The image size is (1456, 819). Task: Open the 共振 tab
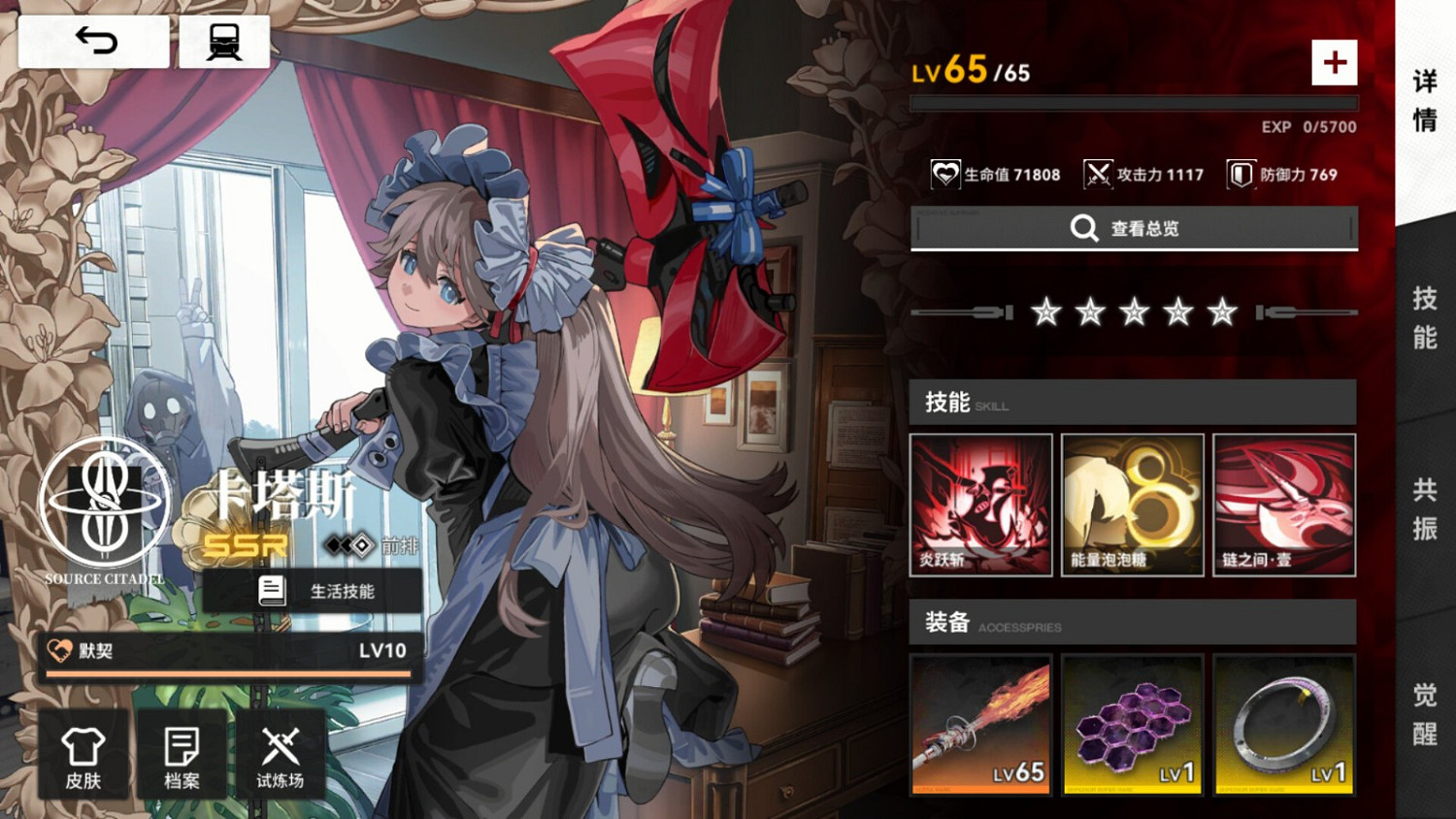tap(1424, 512)
